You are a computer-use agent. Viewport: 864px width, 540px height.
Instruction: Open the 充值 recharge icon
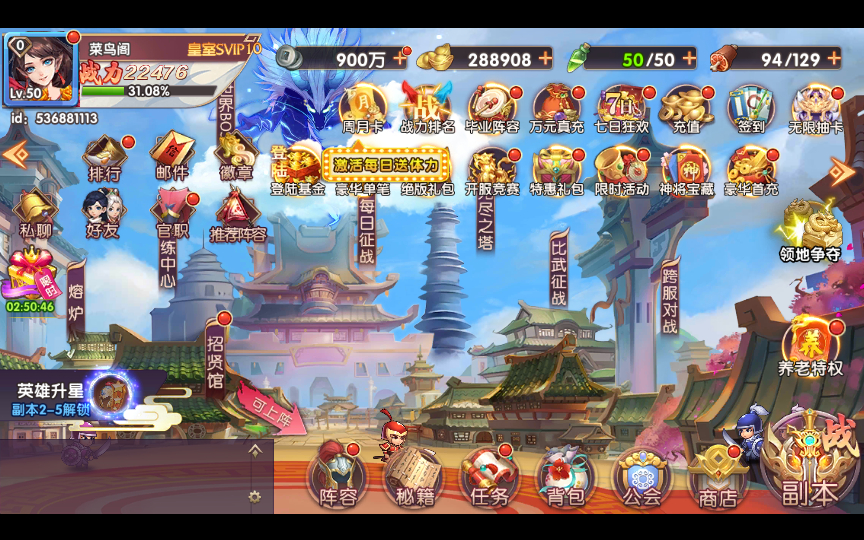tap(687, 109)
